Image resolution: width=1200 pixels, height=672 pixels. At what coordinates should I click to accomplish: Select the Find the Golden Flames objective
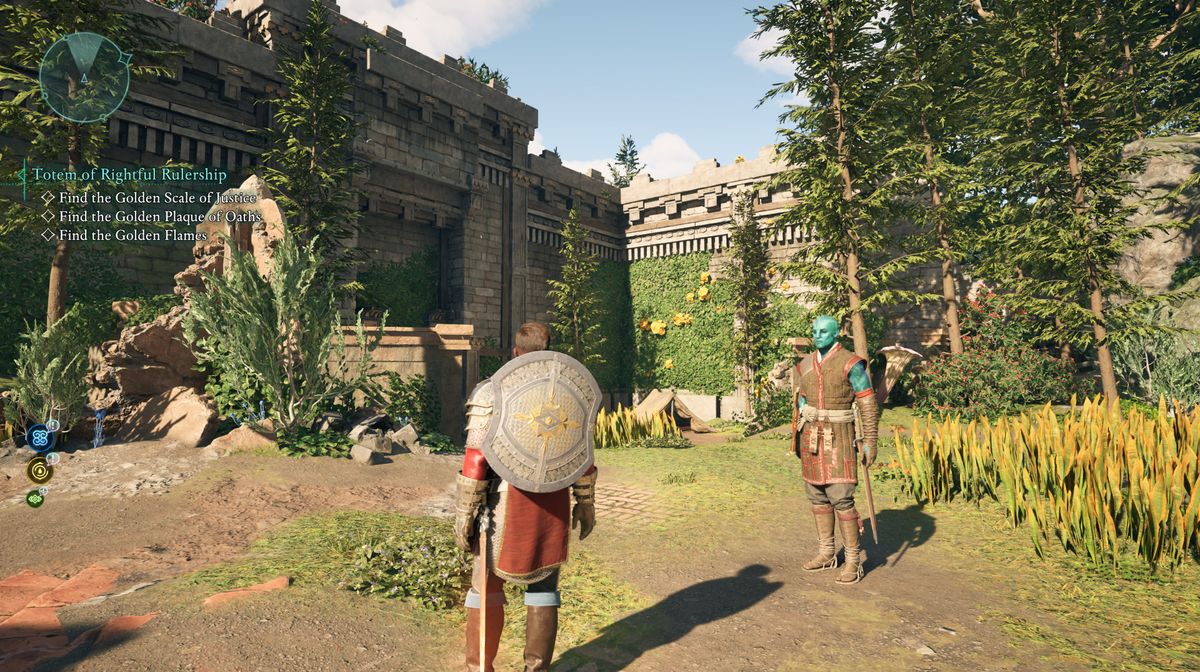[132, 235]
